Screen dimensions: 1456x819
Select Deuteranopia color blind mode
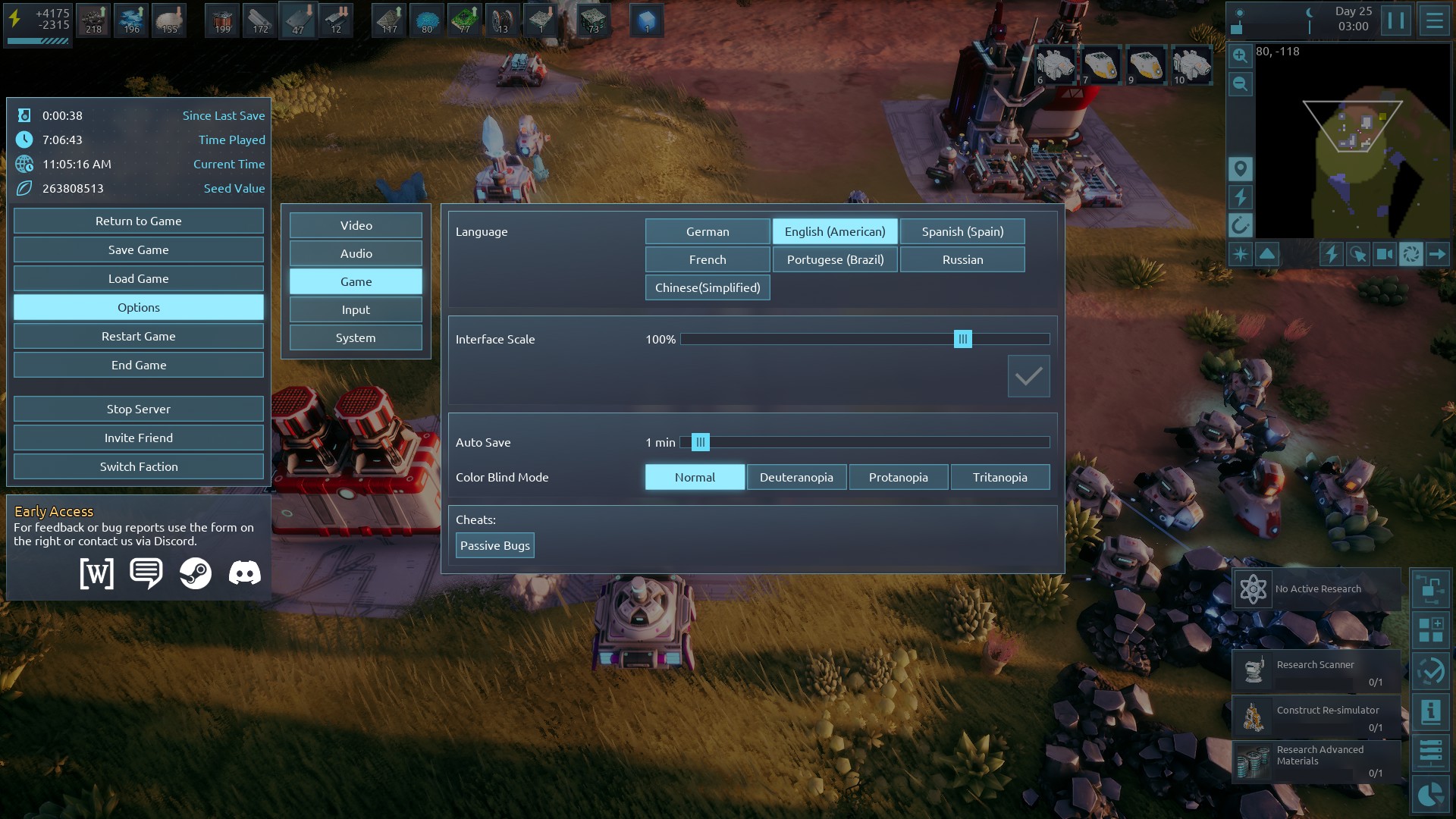click(796, 477)
